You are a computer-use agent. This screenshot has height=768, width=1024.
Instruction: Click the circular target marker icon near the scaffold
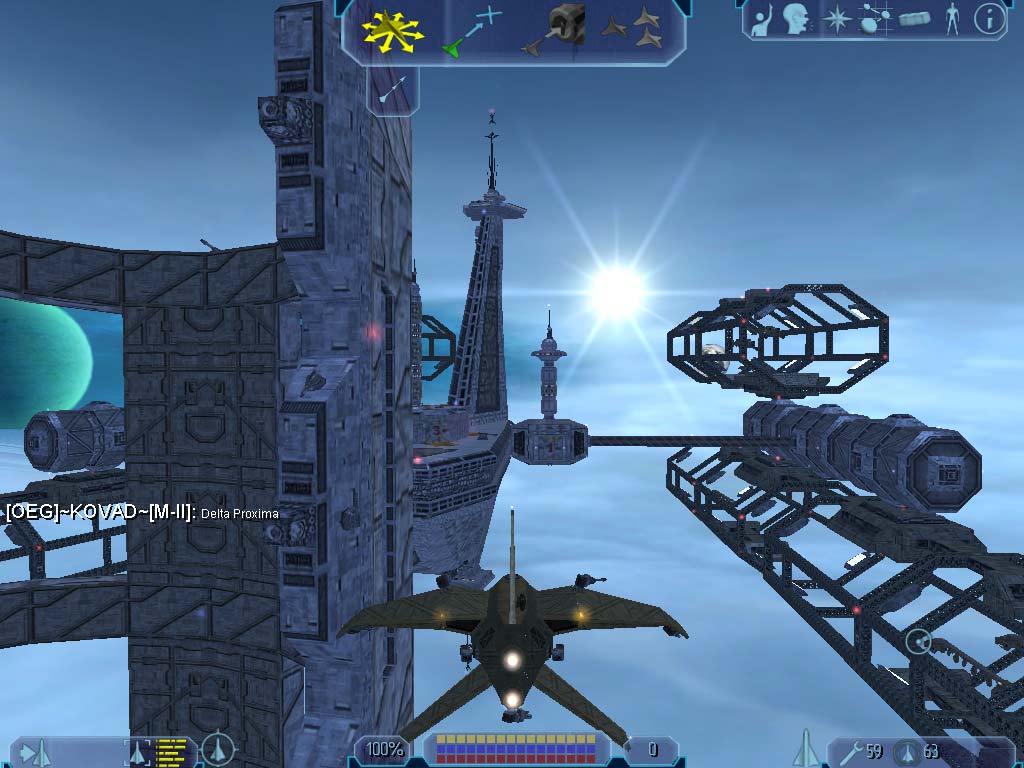point(918,641)
